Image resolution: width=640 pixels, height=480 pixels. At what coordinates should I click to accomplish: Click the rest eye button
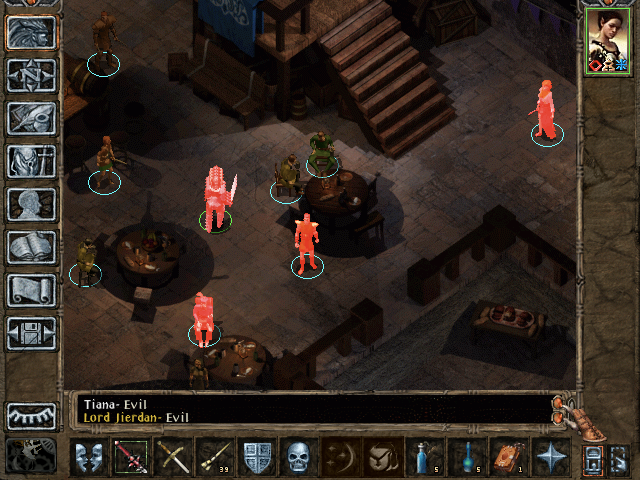(32, 415)
